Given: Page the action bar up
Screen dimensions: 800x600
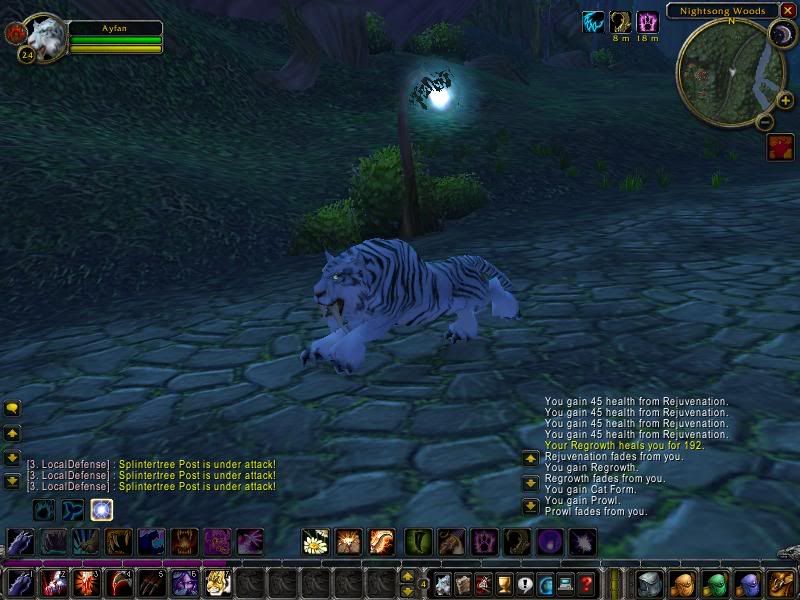Looking at the screenshot, I should [x=407, y=575].
